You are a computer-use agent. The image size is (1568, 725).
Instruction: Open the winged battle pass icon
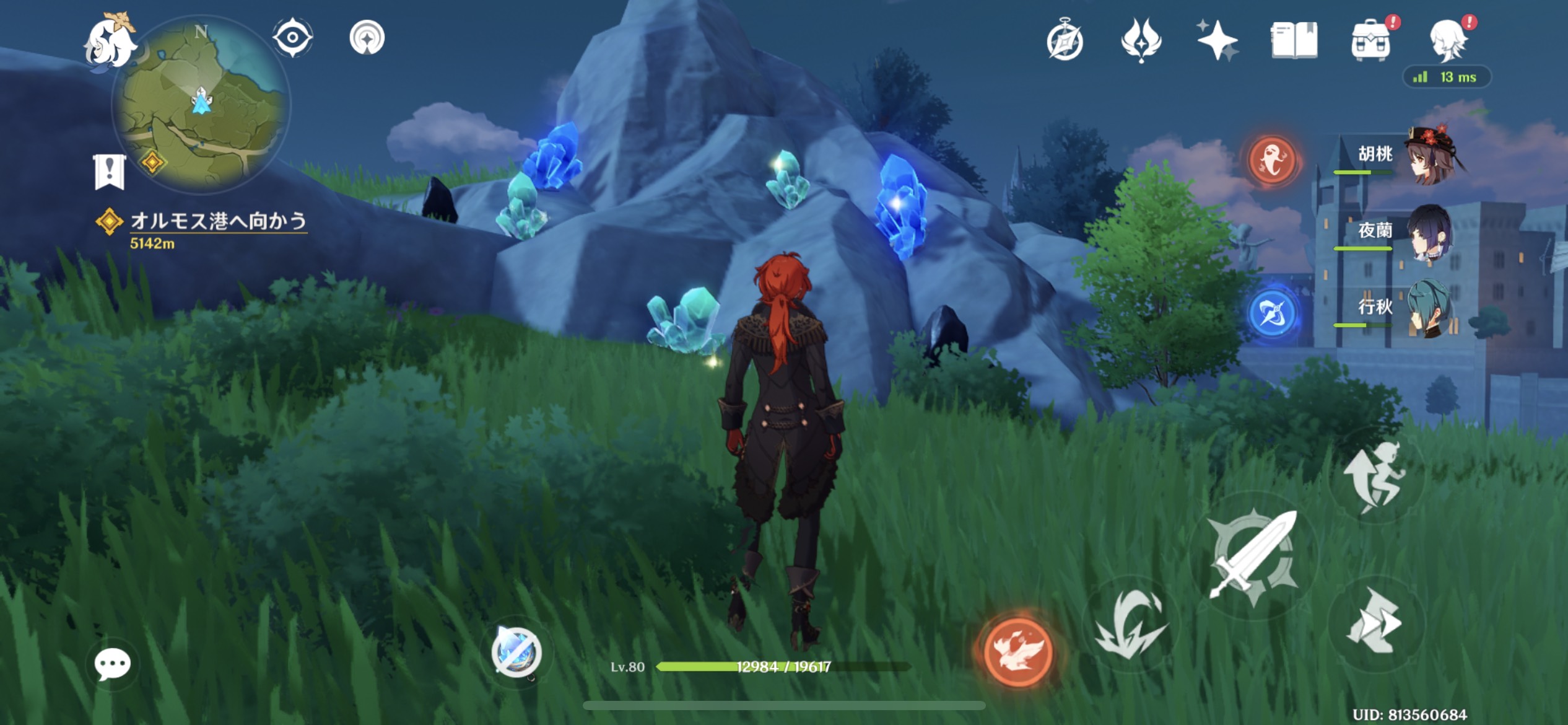[1141, 40]
